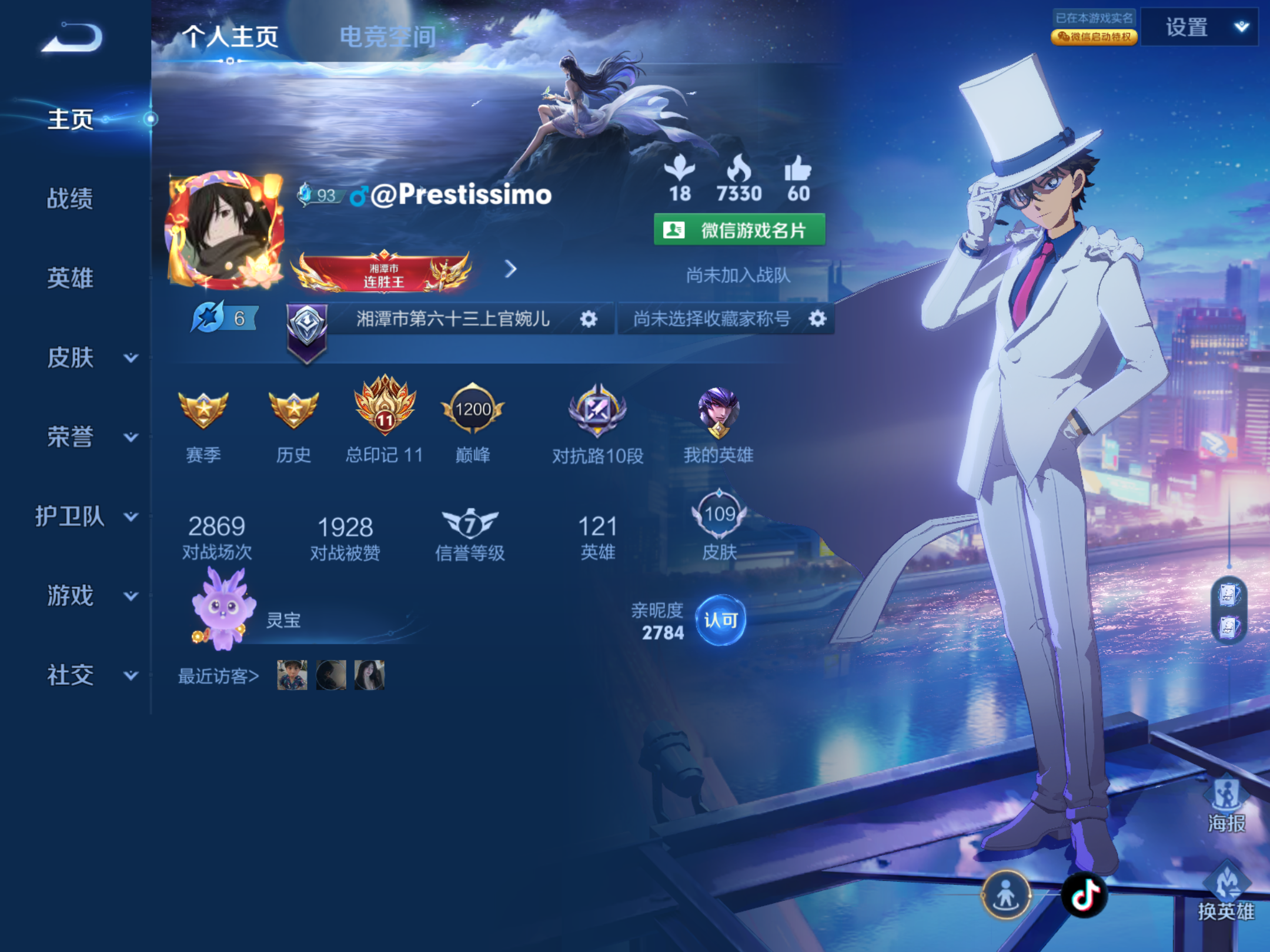Expand the 护卫队 menu entry

(x=86, y=517)
